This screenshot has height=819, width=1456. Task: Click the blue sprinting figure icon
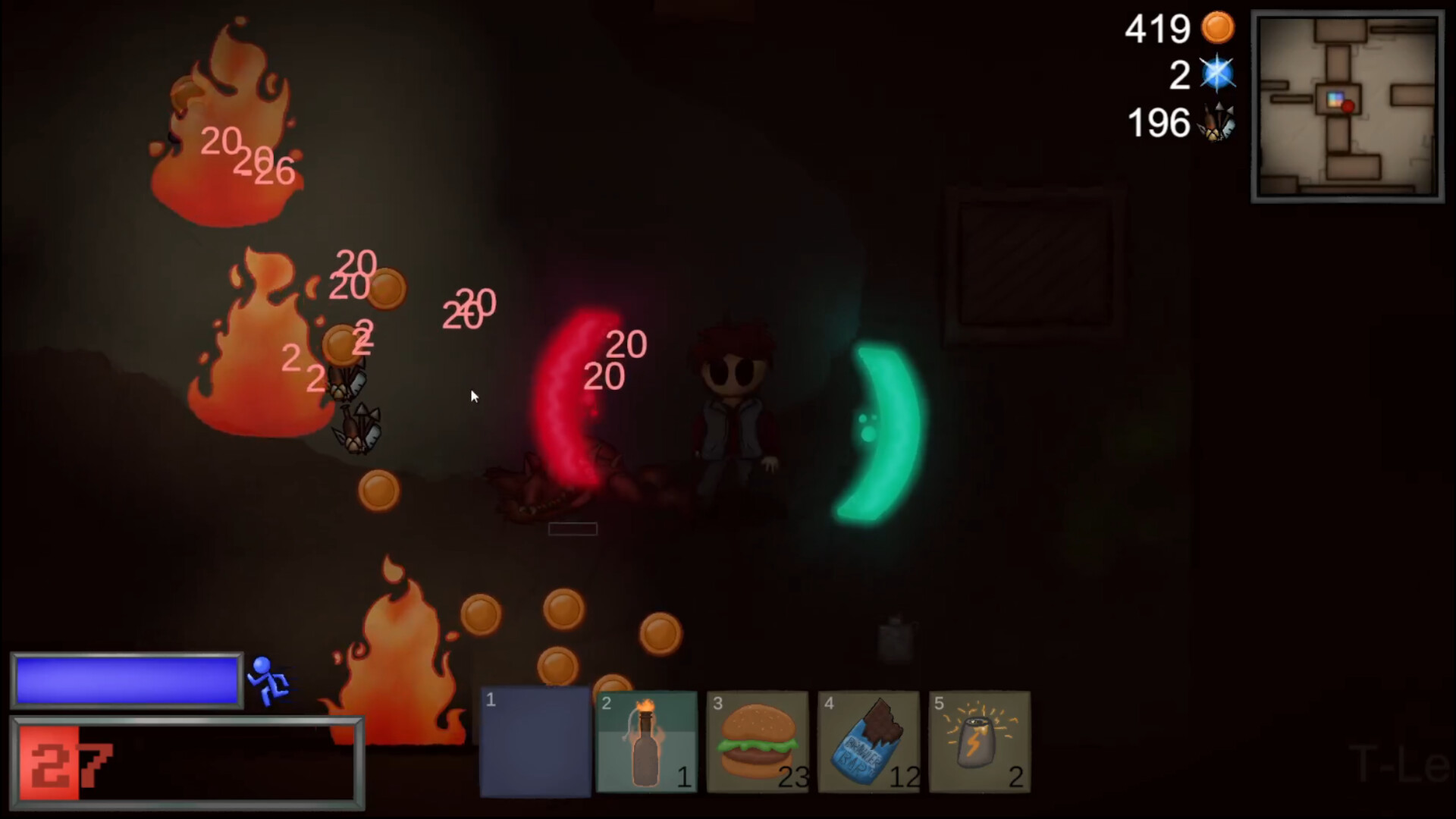269,680
